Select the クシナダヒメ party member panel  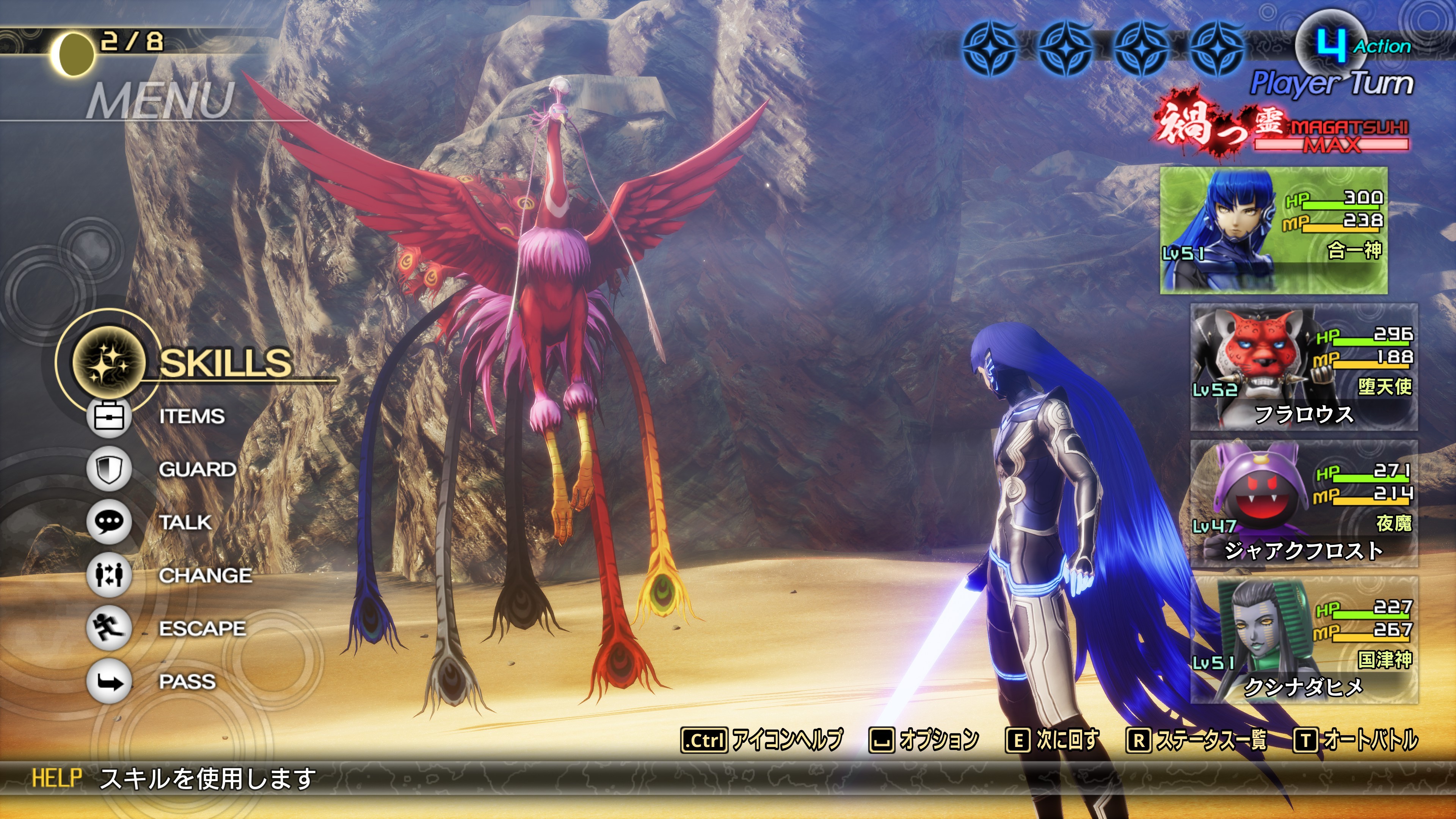click(x=1304, y=640)
